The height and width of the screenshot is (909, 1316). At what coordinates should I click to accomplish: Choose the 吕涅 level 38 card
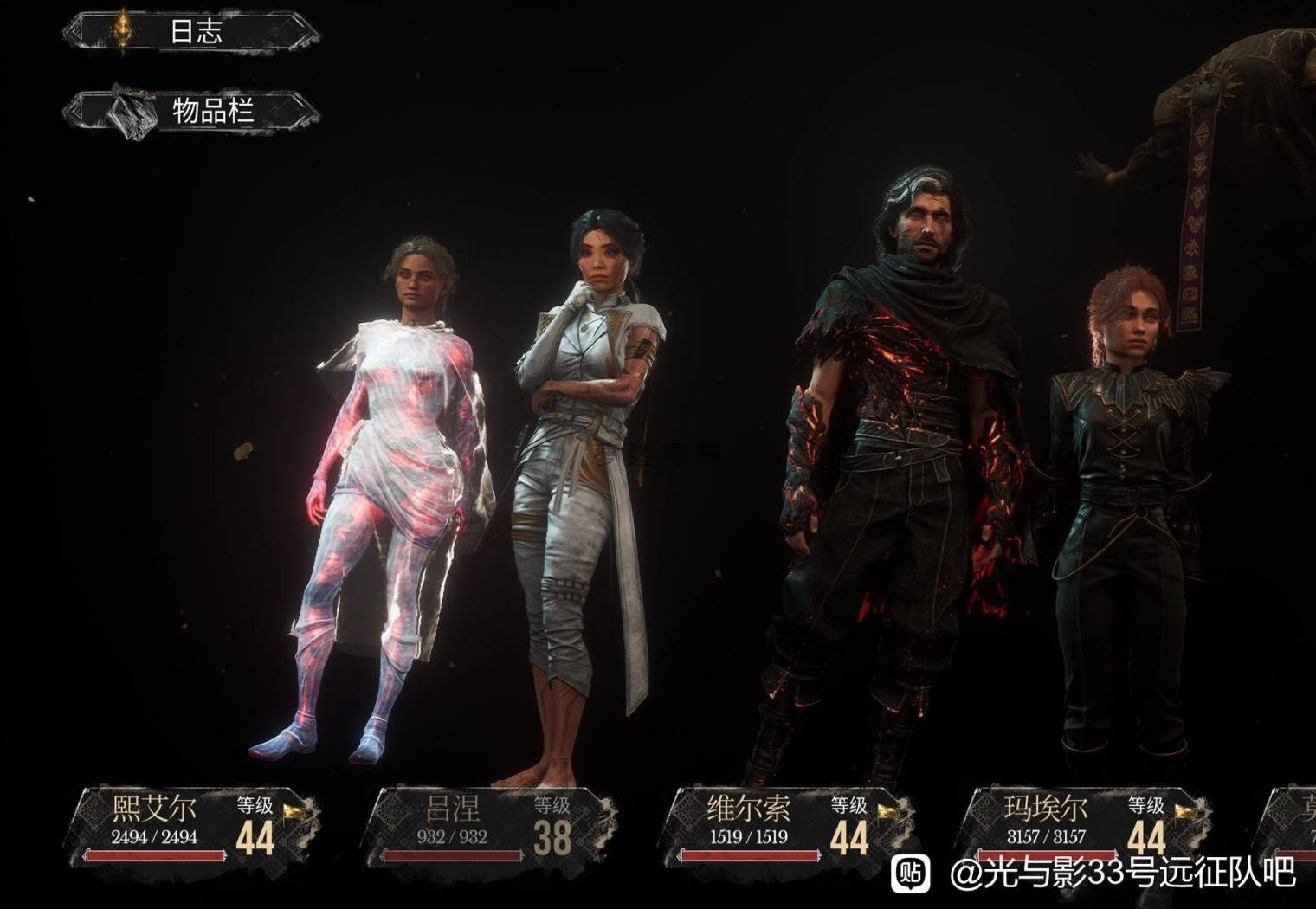point(490,826)
